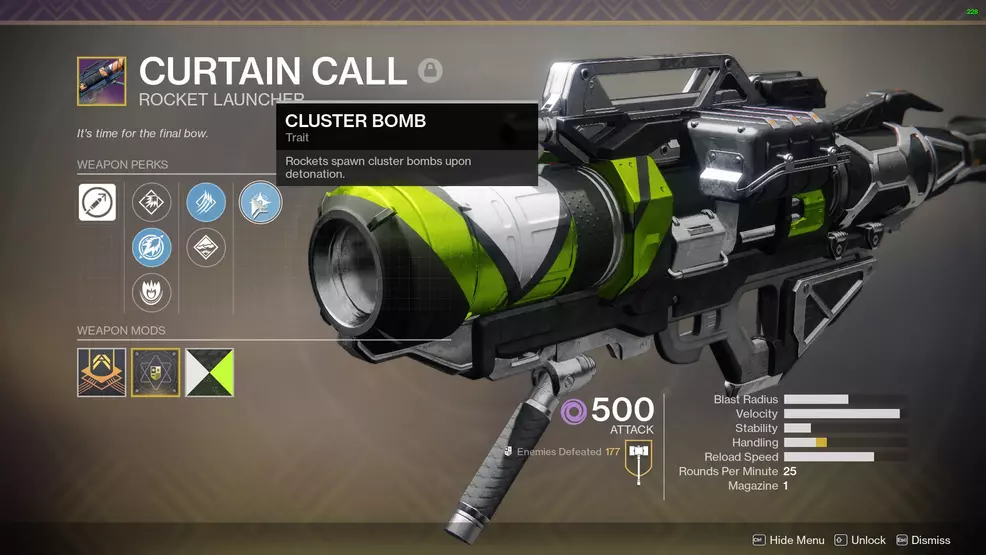Image resolution: width=986 pixels, height=555 pixels.
Task: Click the Curtain Call weapon thumbnail
Action: pos(102,82)
